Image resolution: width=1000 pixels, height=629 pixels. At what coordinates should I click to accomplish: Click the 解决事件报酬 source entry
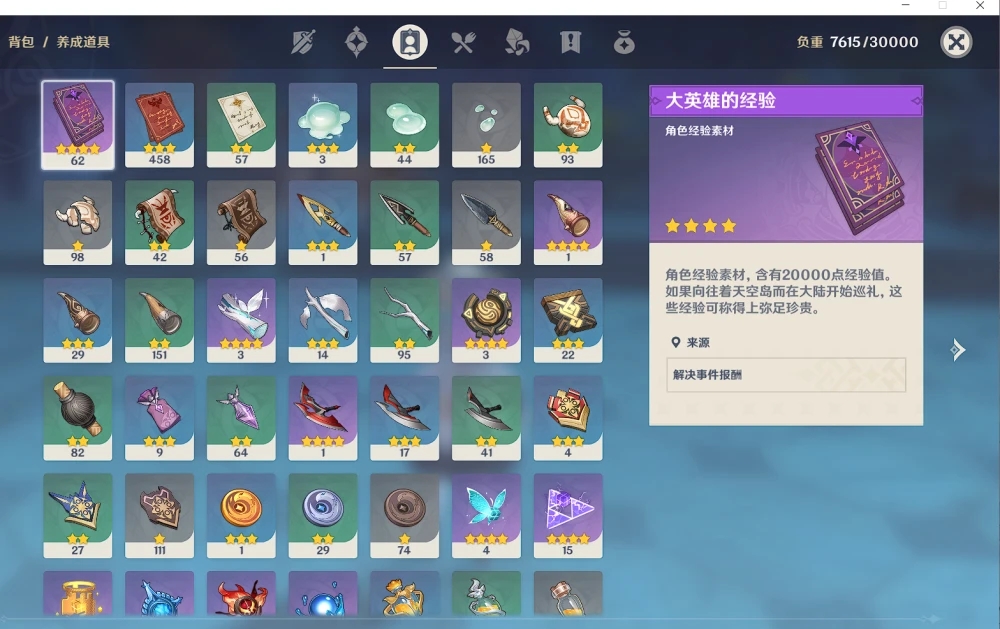[x=785, y=375]
